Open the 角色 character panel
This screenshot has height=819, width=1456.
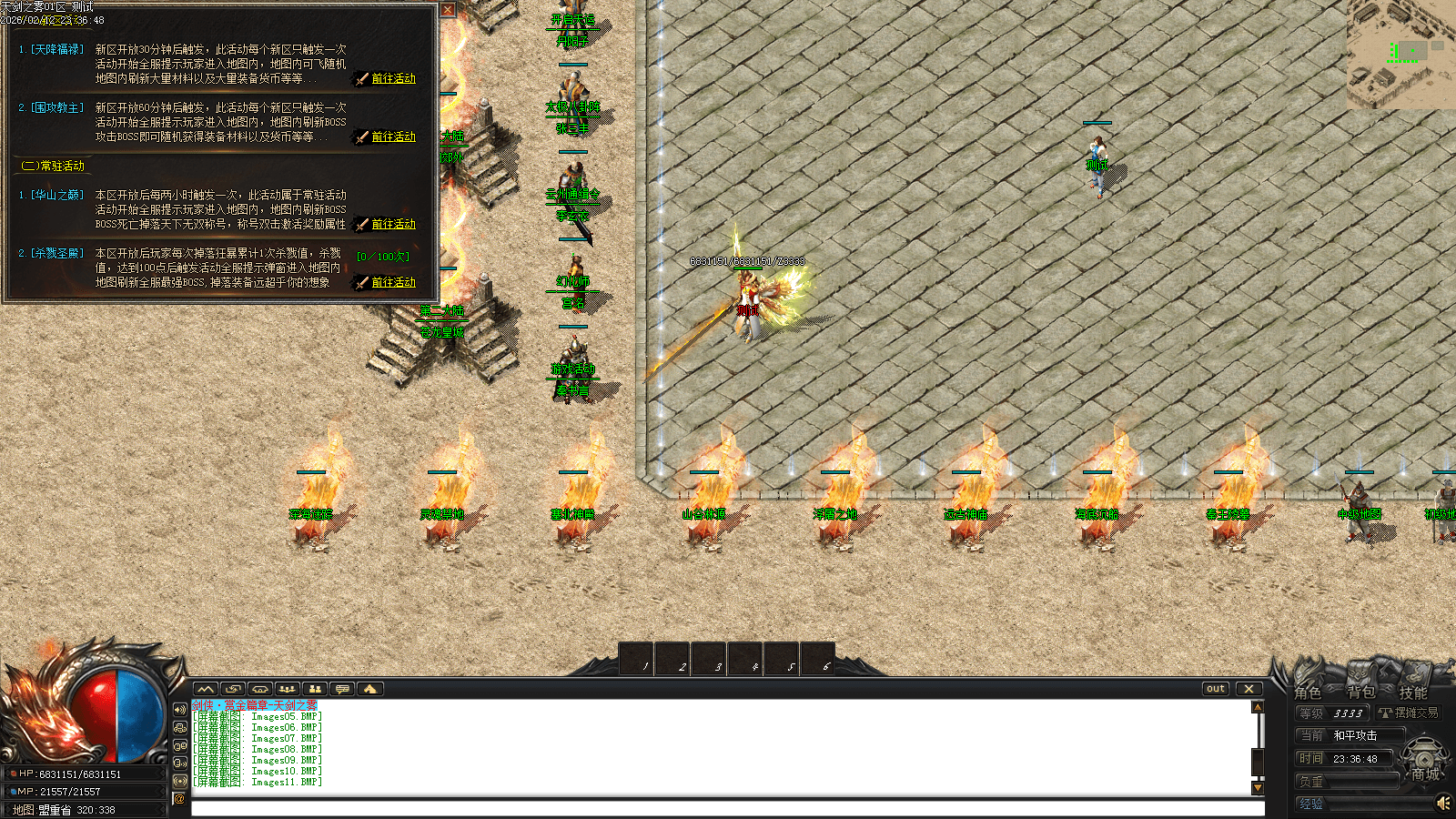1308,693
